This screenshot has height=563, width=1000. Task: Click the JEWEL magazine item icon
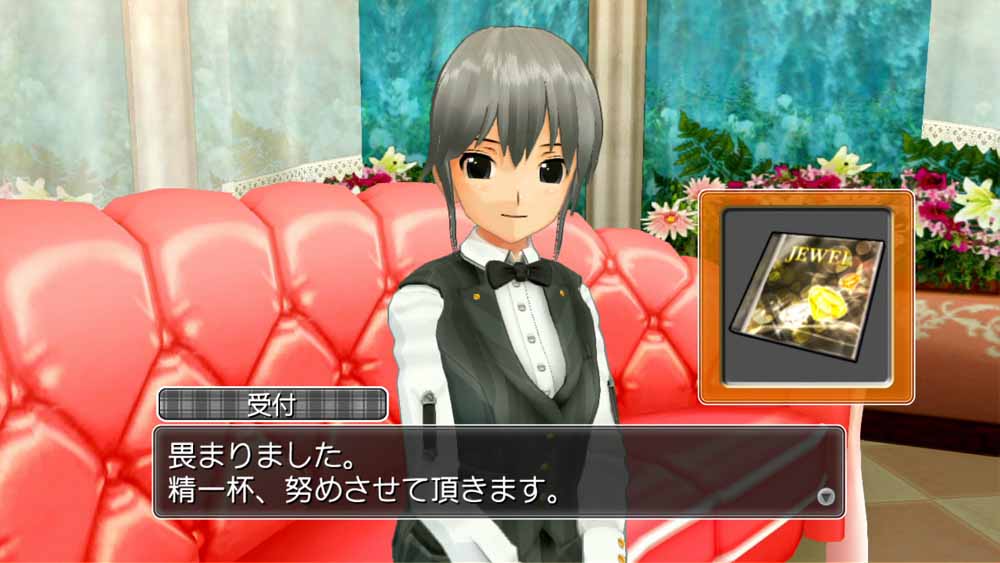pos(806,297)
